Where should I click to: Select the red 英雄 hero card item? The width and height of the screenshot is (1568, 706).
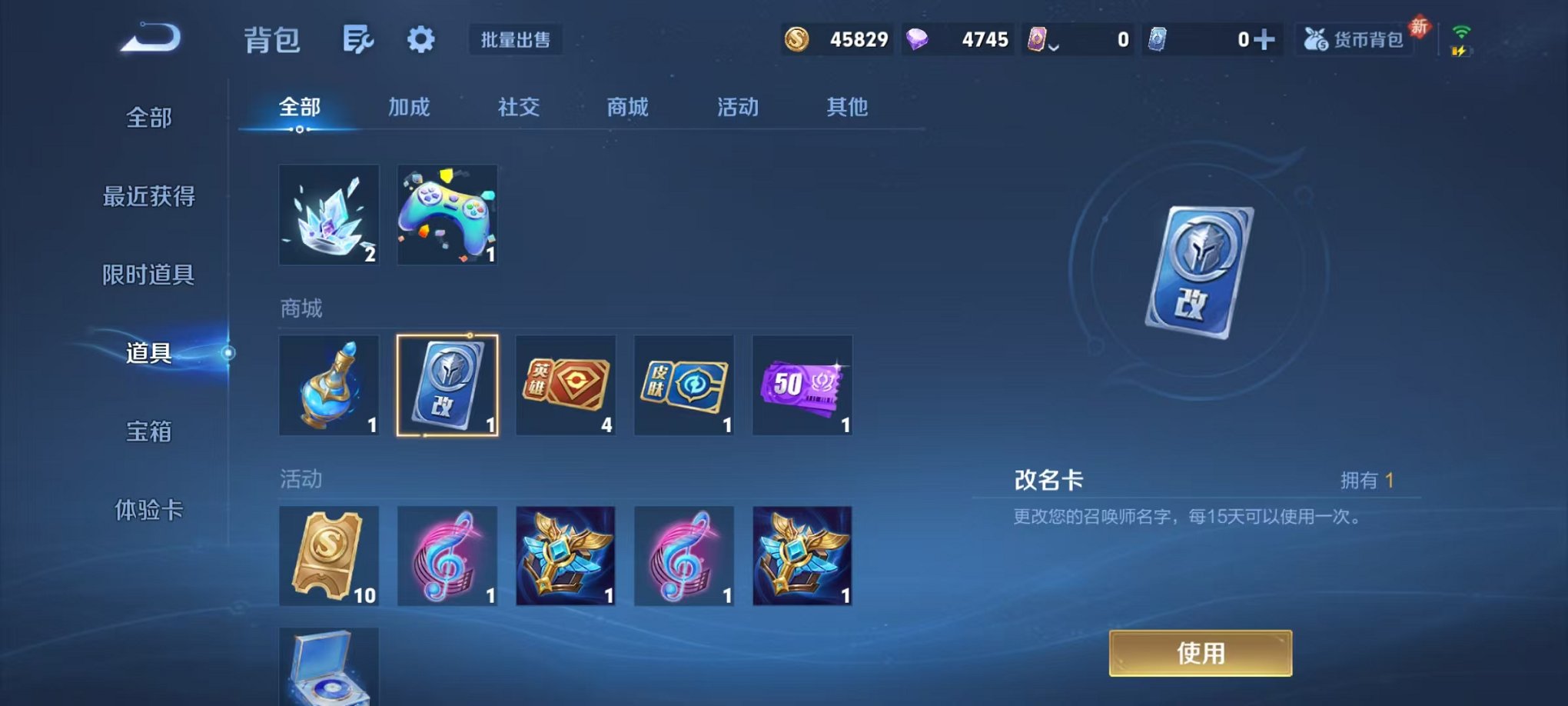pyautogui.click(x=565, y=385)
